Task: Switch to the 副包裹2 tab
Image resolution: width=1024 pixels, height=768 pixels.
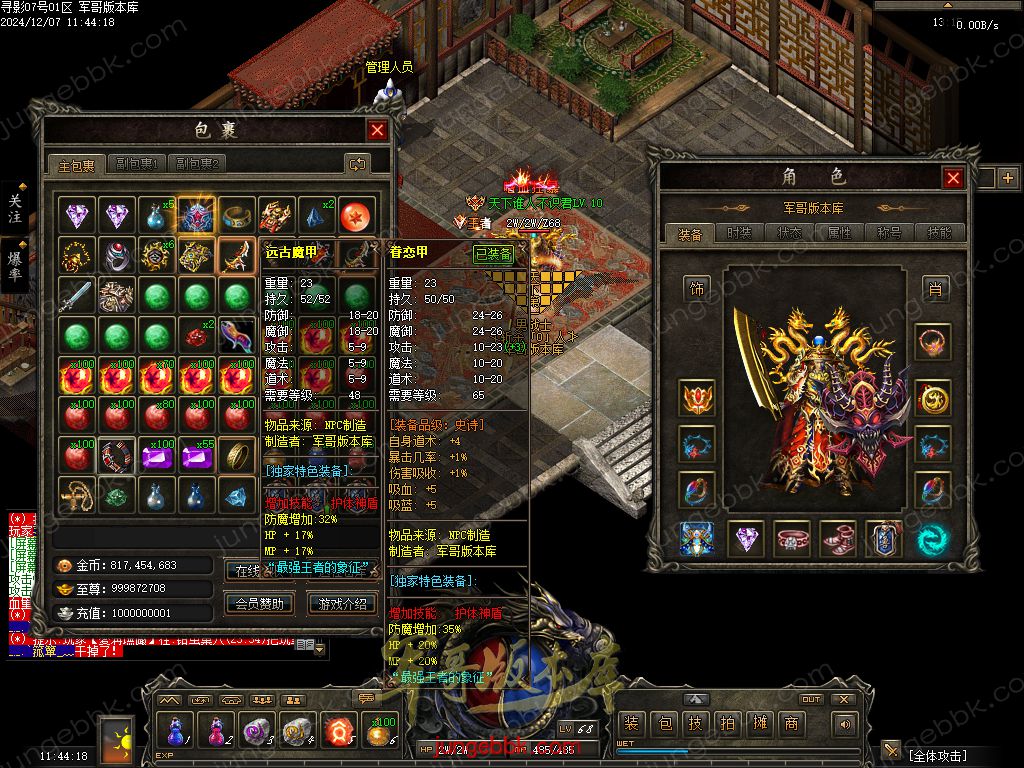Action: tap(197, 164)
